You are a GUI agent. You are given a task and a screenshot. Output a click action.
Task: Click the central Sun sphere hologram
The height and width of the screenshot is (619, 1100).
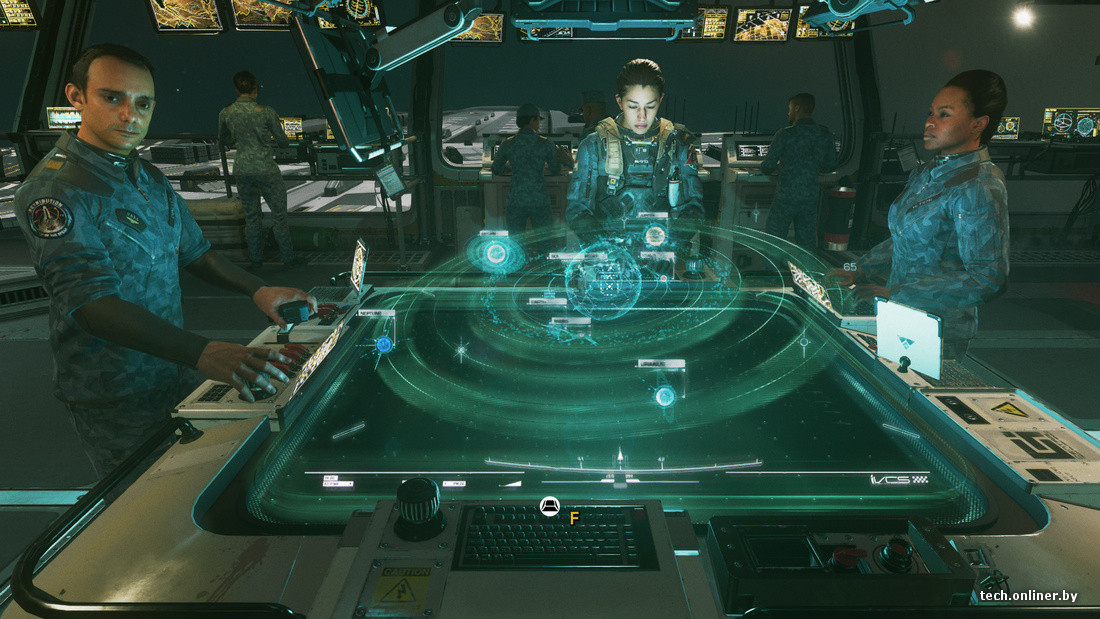pyautogui.click(x=603, y=283)
